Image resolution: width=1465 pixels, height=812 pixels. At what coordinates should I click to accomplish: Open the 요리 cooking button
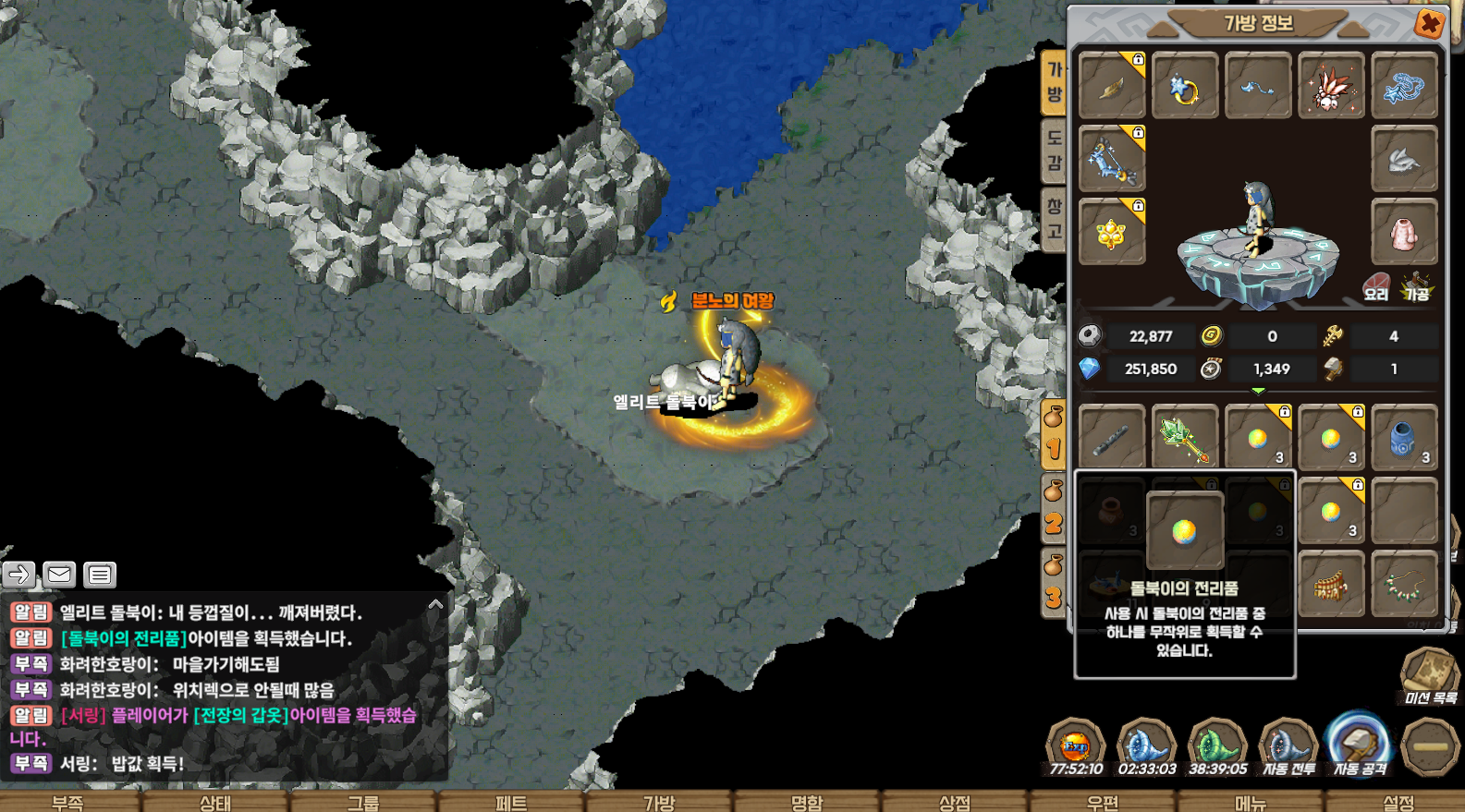click(1376, 287)
